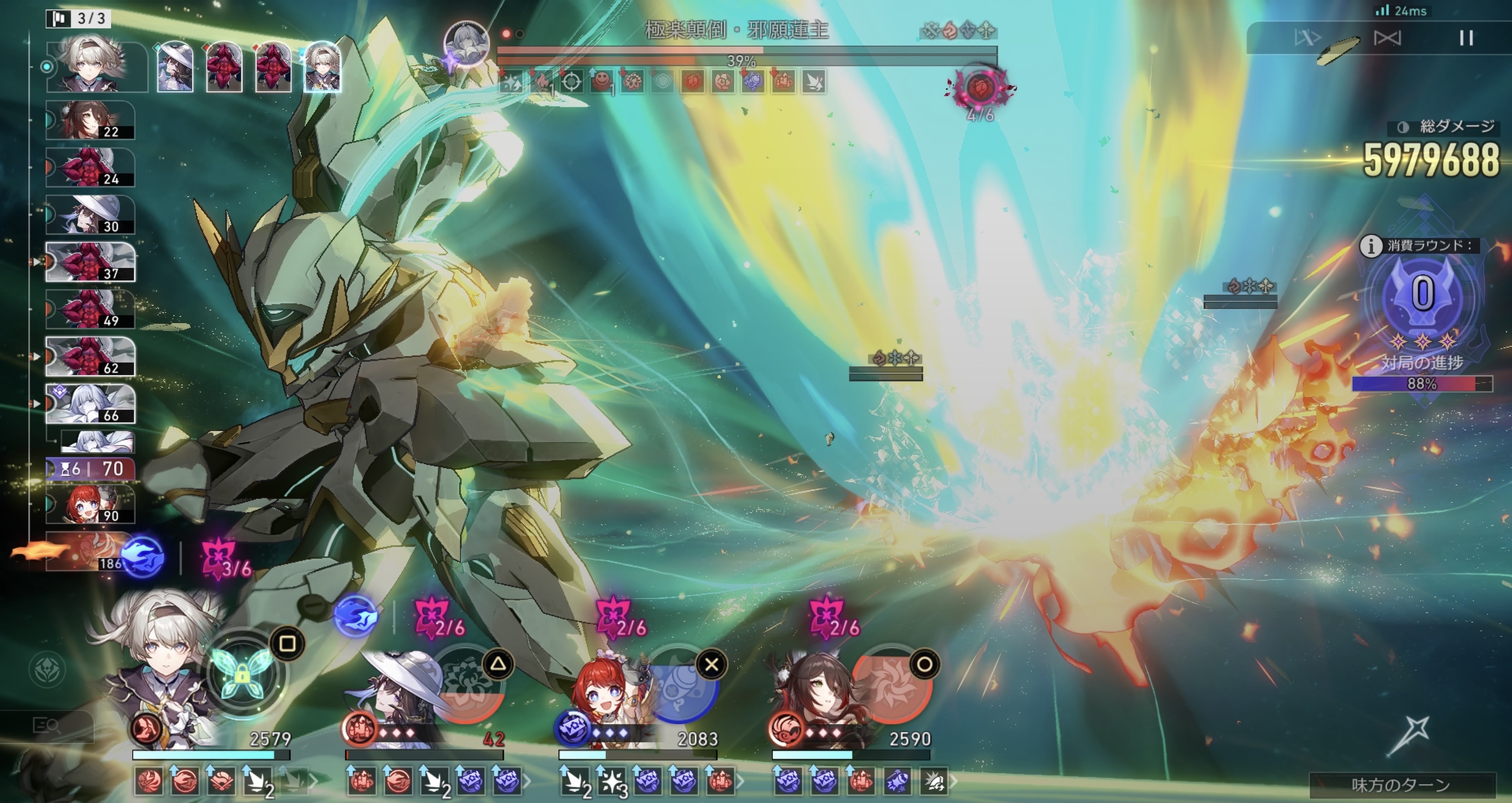Inspect the boss's crosshair debuff icon
Viewport: 1512px width, 803px height.
click(572, 82)
